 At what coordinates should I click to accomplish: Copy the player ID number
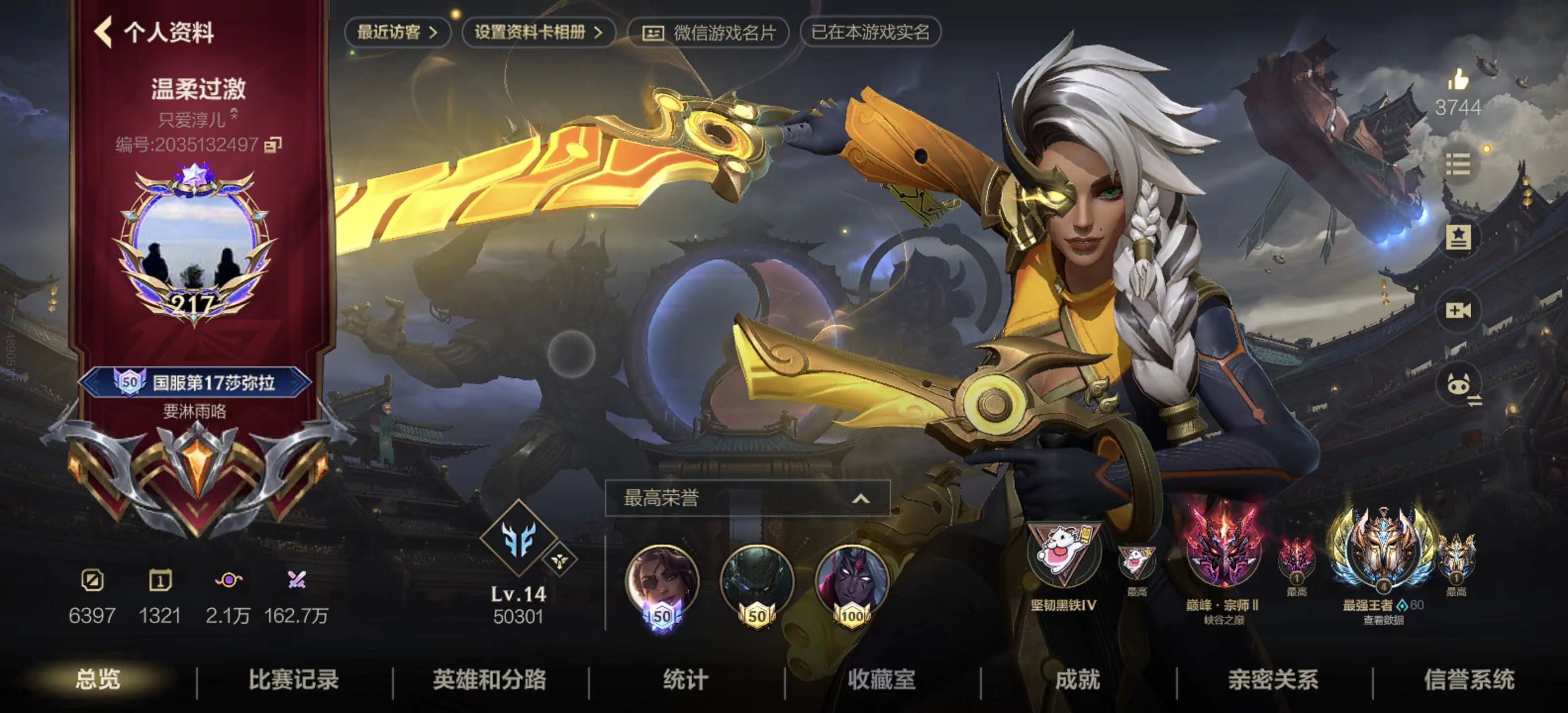pos(273,145)
